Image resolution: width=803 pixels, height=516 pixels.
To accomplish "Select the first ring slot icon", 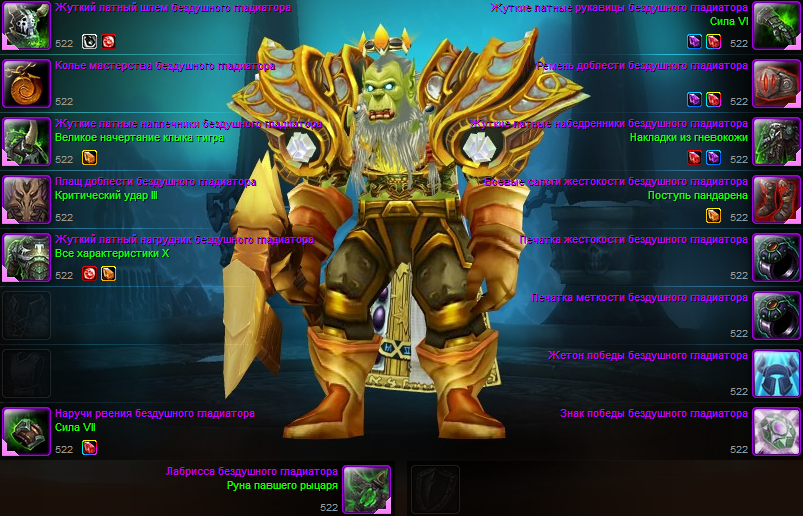I will (776, 258).
